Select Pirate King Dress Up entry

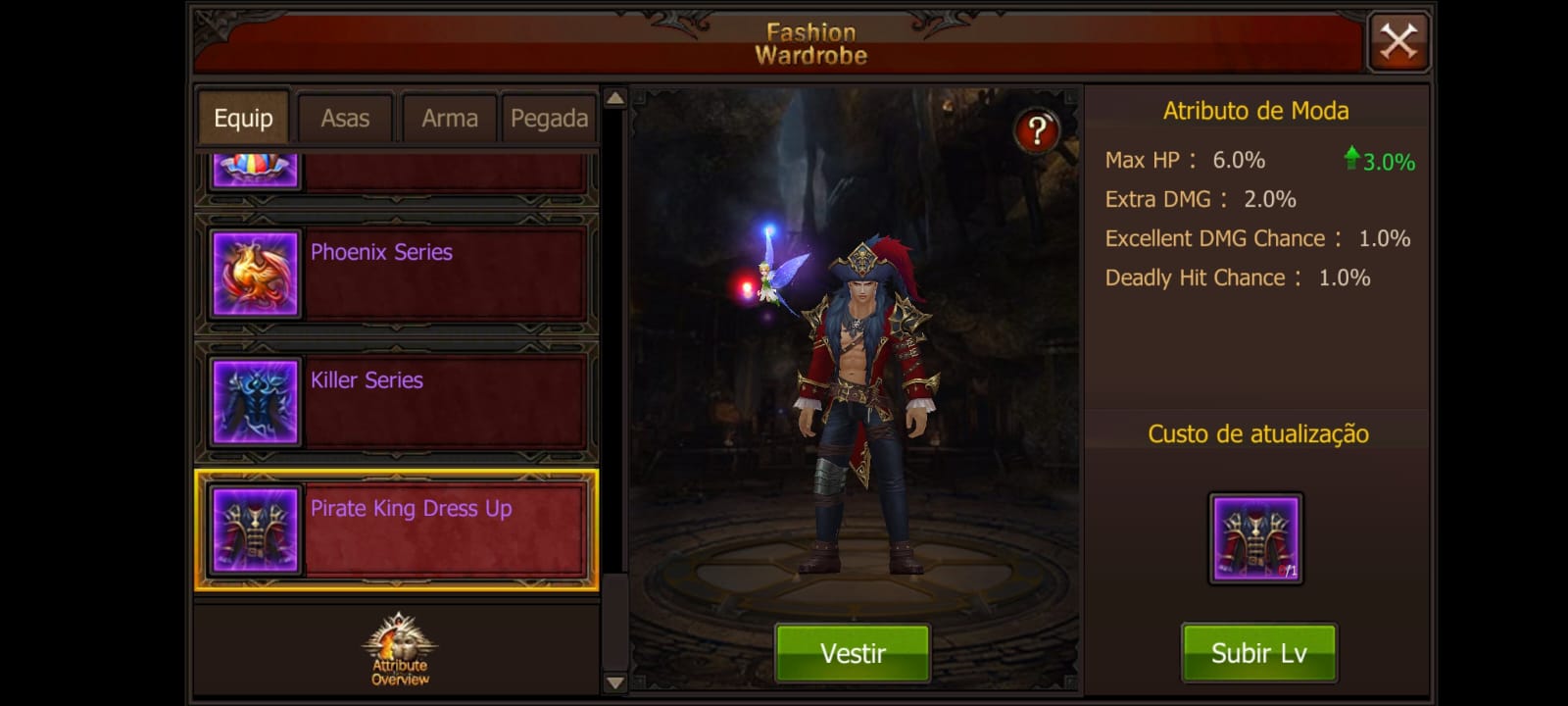coord(396,530)
